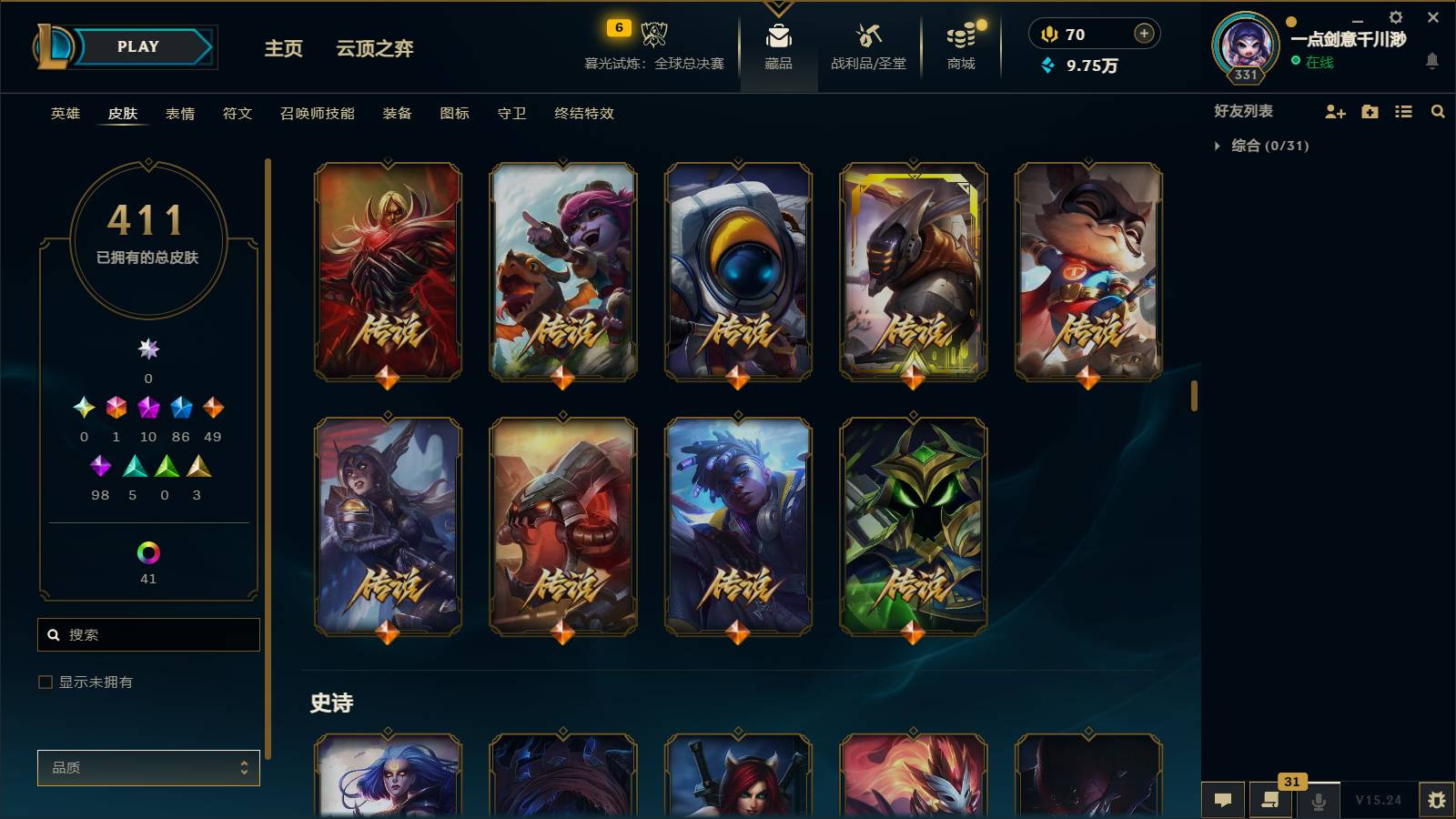Image resolution: width=1456 pixels, height=819 pixels.
Task: Toggle the microphone mute icon
Action: pyautogui.click(x=1318, y=800)
